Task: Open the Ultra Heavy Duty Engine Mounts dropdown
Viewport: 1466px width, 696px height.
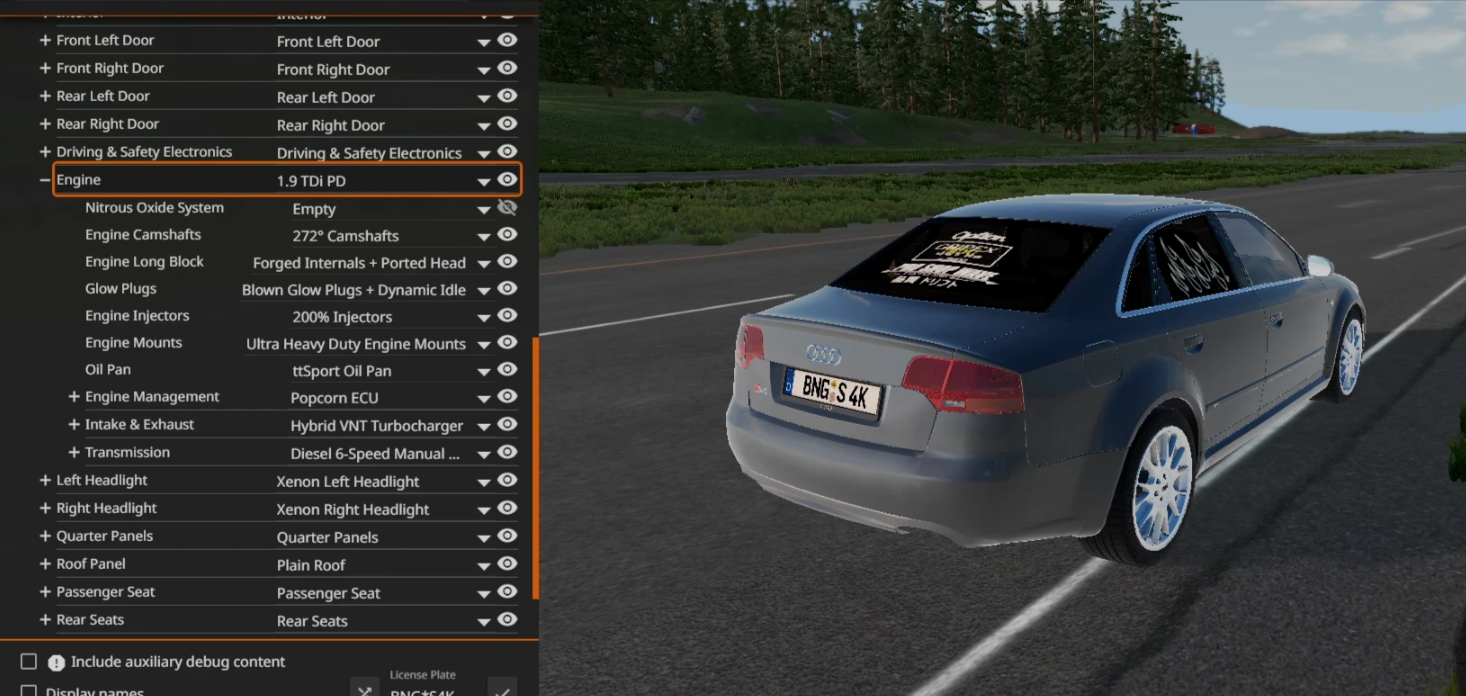Action: 484,344
